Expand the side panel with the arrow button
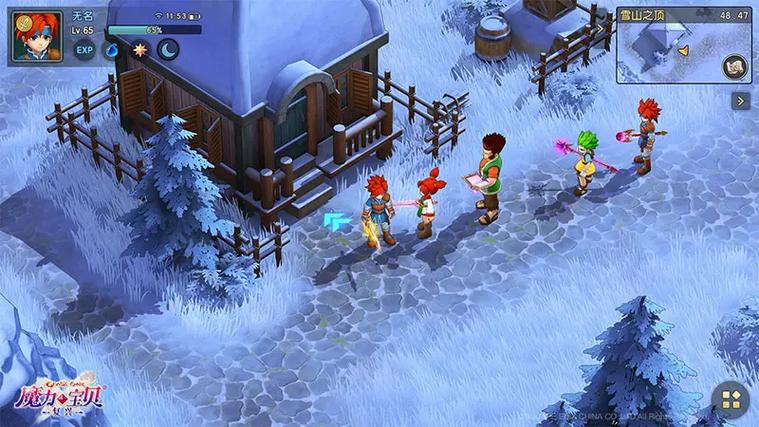This screenshot has width=759, height=427. (x=740, y=101)
